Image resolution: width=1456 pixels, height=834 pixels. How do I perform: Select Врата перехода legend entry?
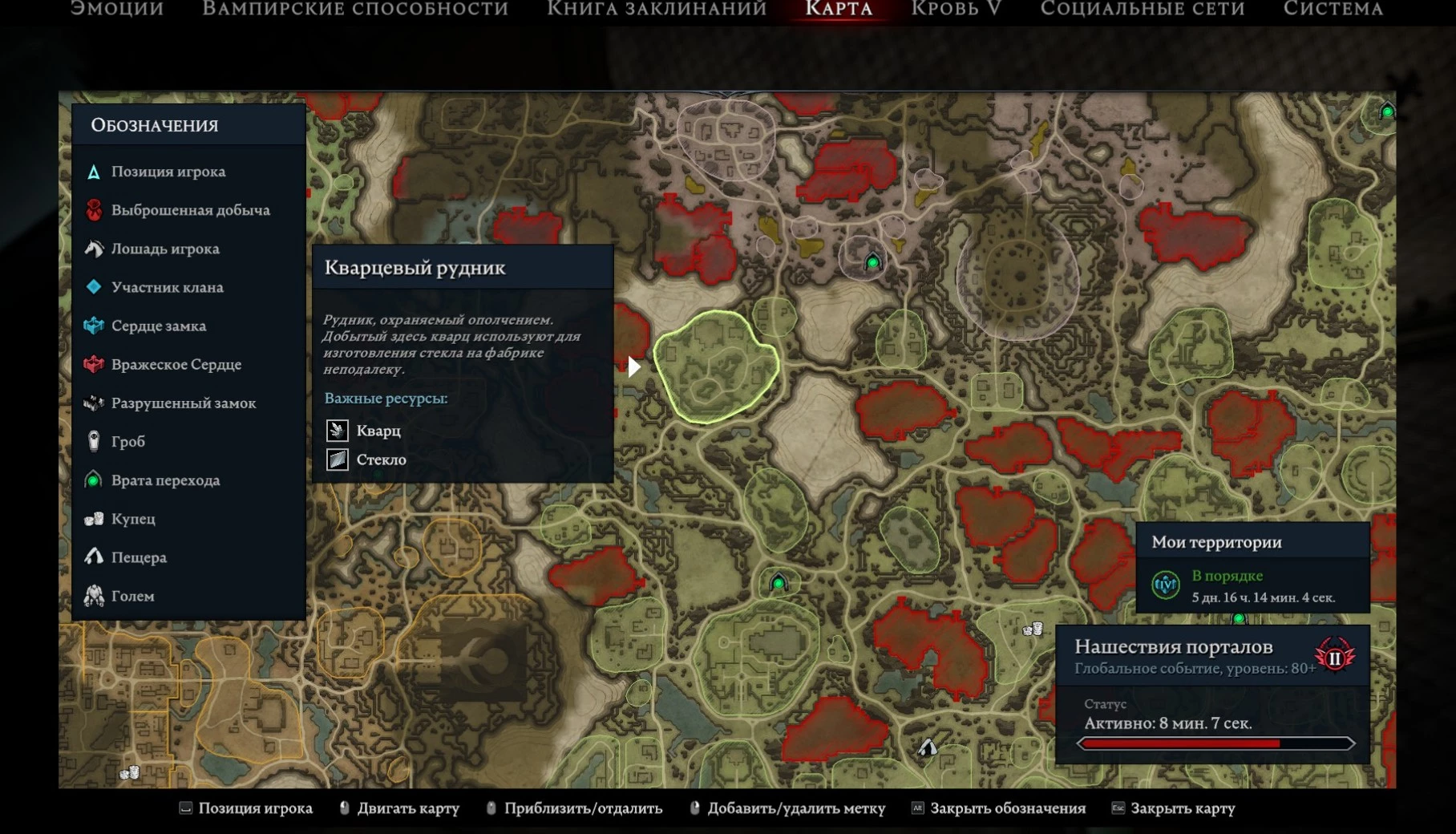(165, 480)
